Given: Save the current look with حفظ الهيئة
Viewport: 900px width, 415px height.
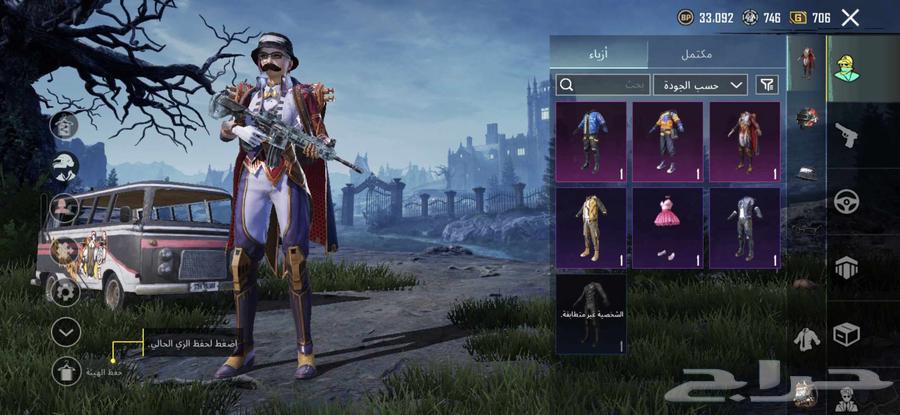Looking at the screenshot, I should tap(66, 371).
